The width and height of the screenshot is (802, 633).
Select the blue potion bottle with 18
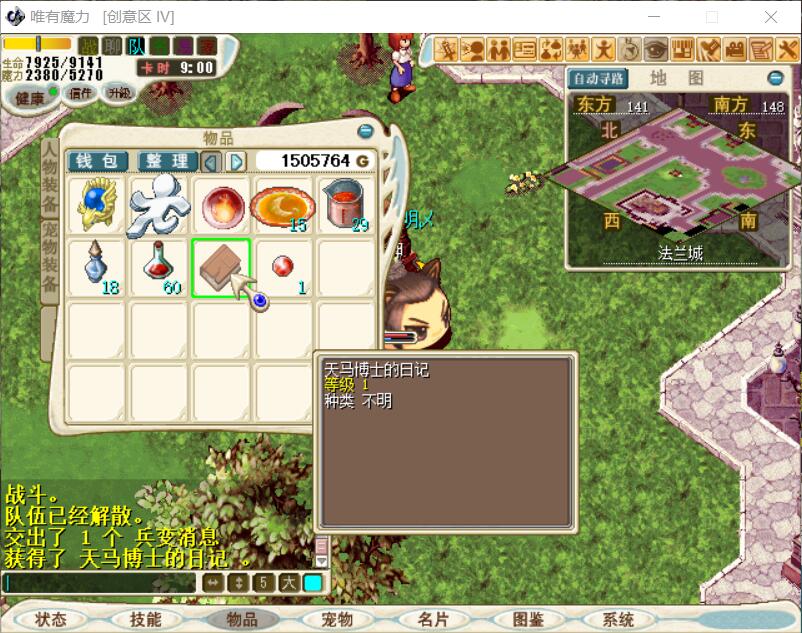97,267
